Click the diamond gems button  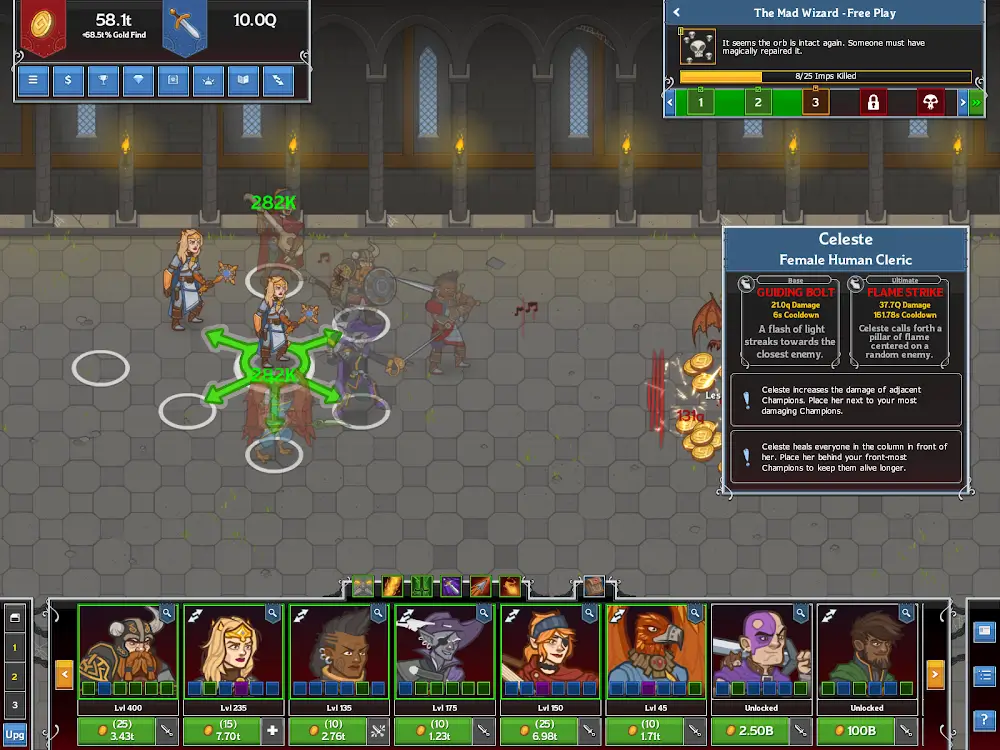(x=138, y=81)
